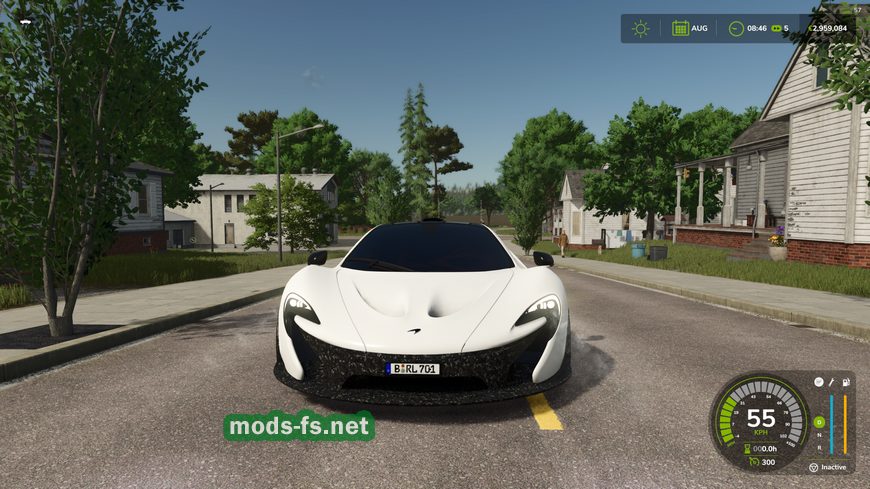870x489 pixels.
Task: Click the clock icon beside the time
Action: (x=736, y=28)
